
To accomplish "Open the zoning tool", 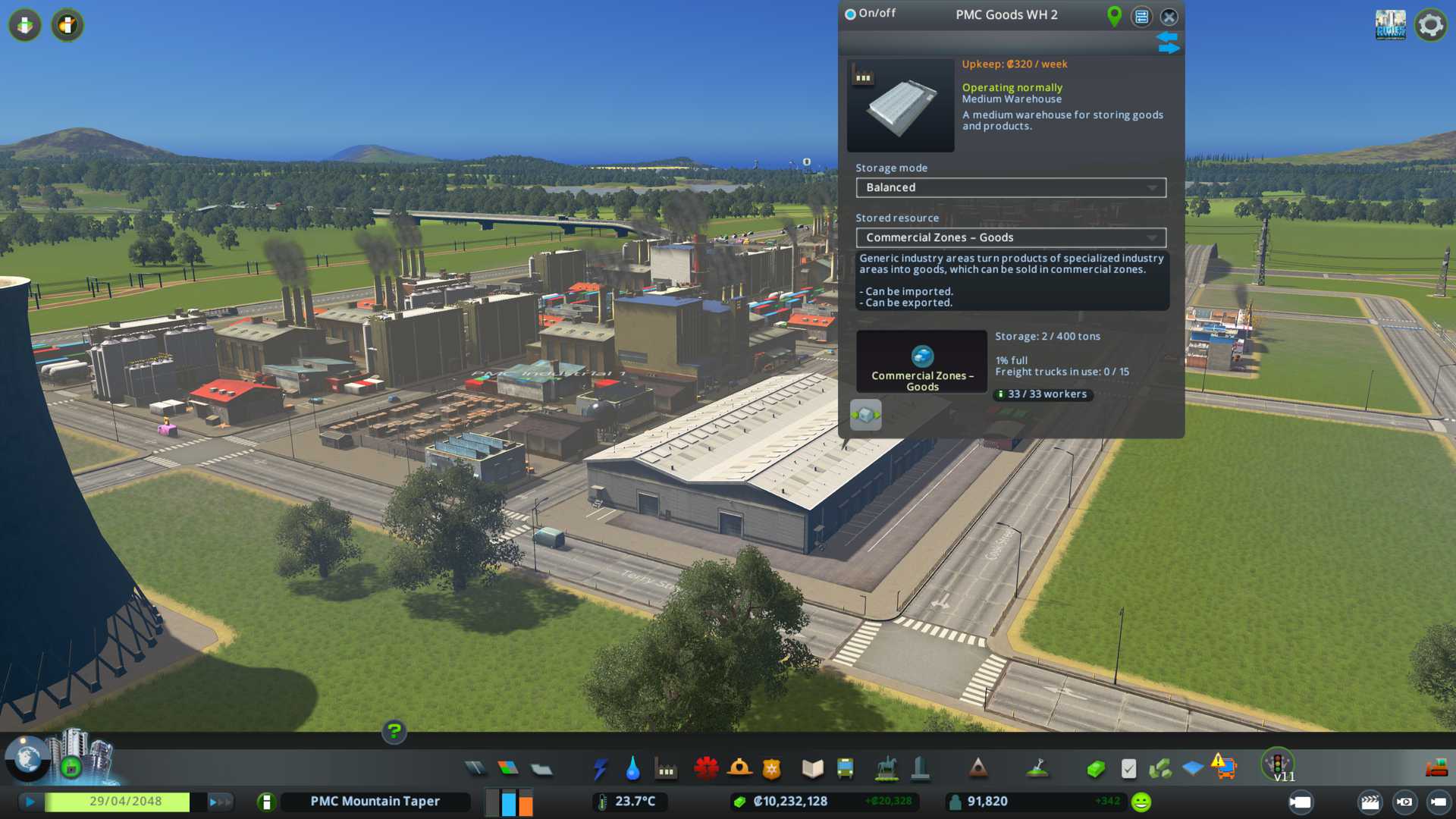I will tap(508, 769).
